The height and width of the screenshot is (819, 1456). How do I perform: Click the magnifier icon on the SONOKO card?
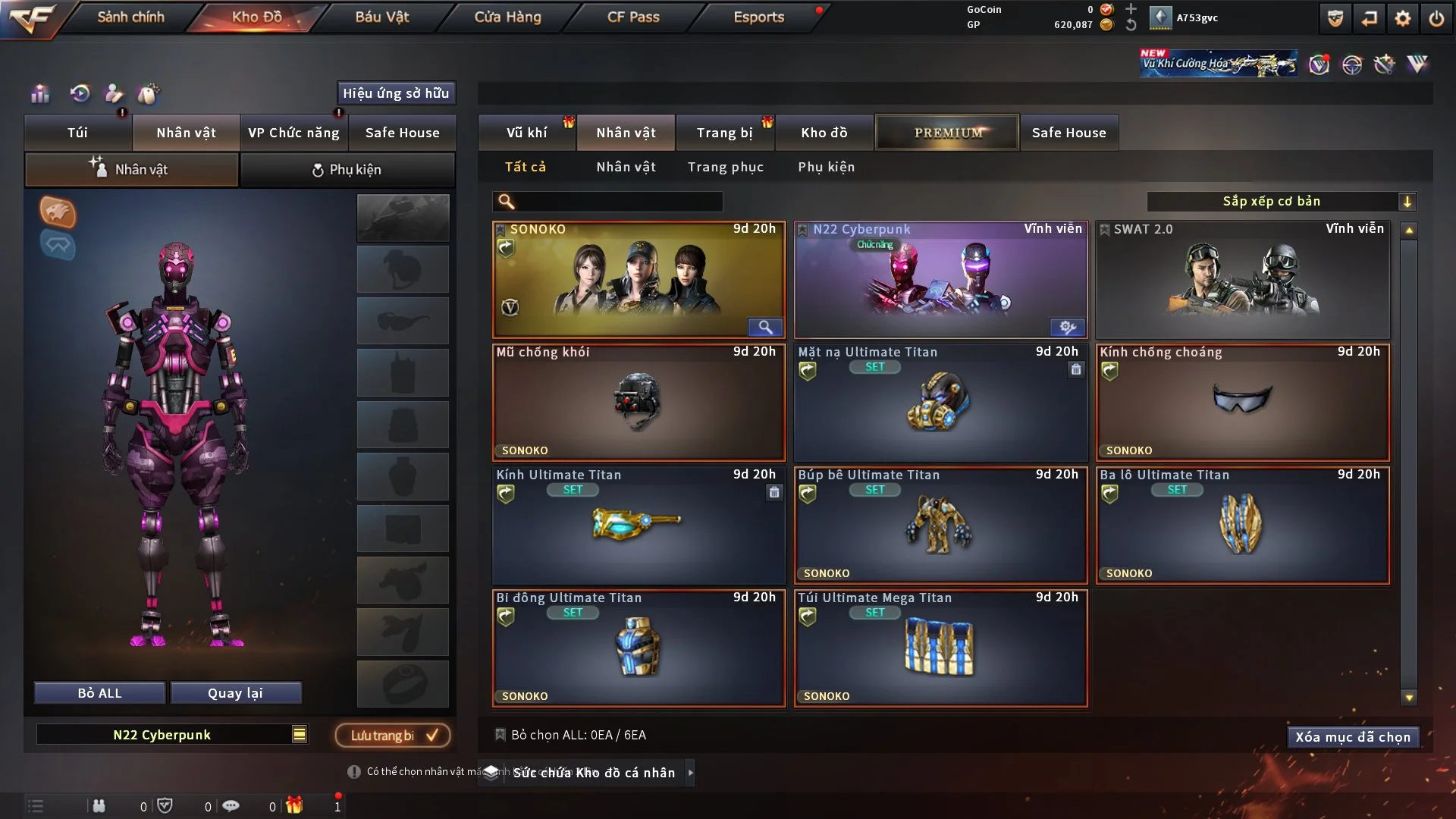766,327
